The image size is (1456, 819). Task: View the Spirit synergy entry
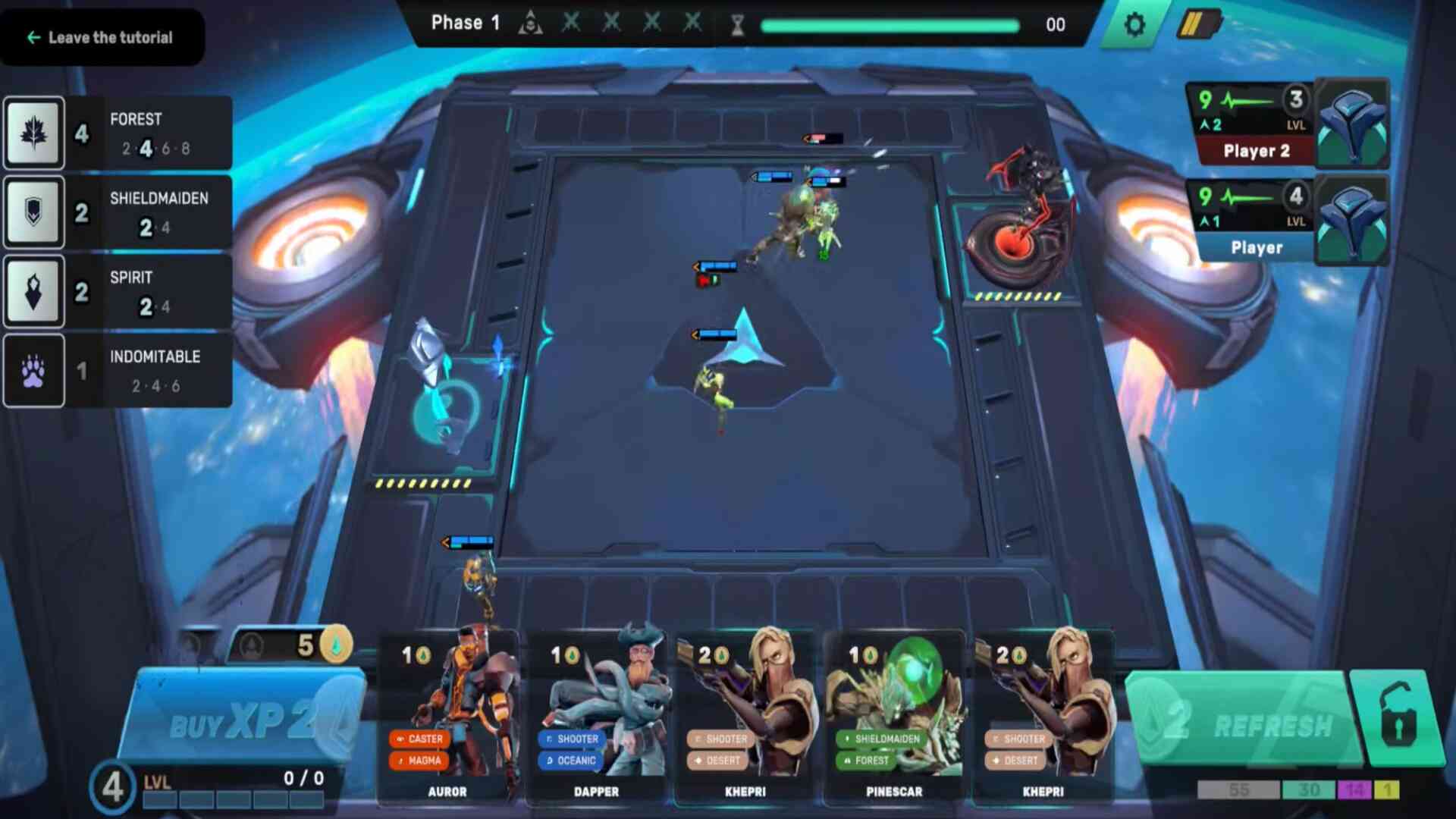(118, 292)
